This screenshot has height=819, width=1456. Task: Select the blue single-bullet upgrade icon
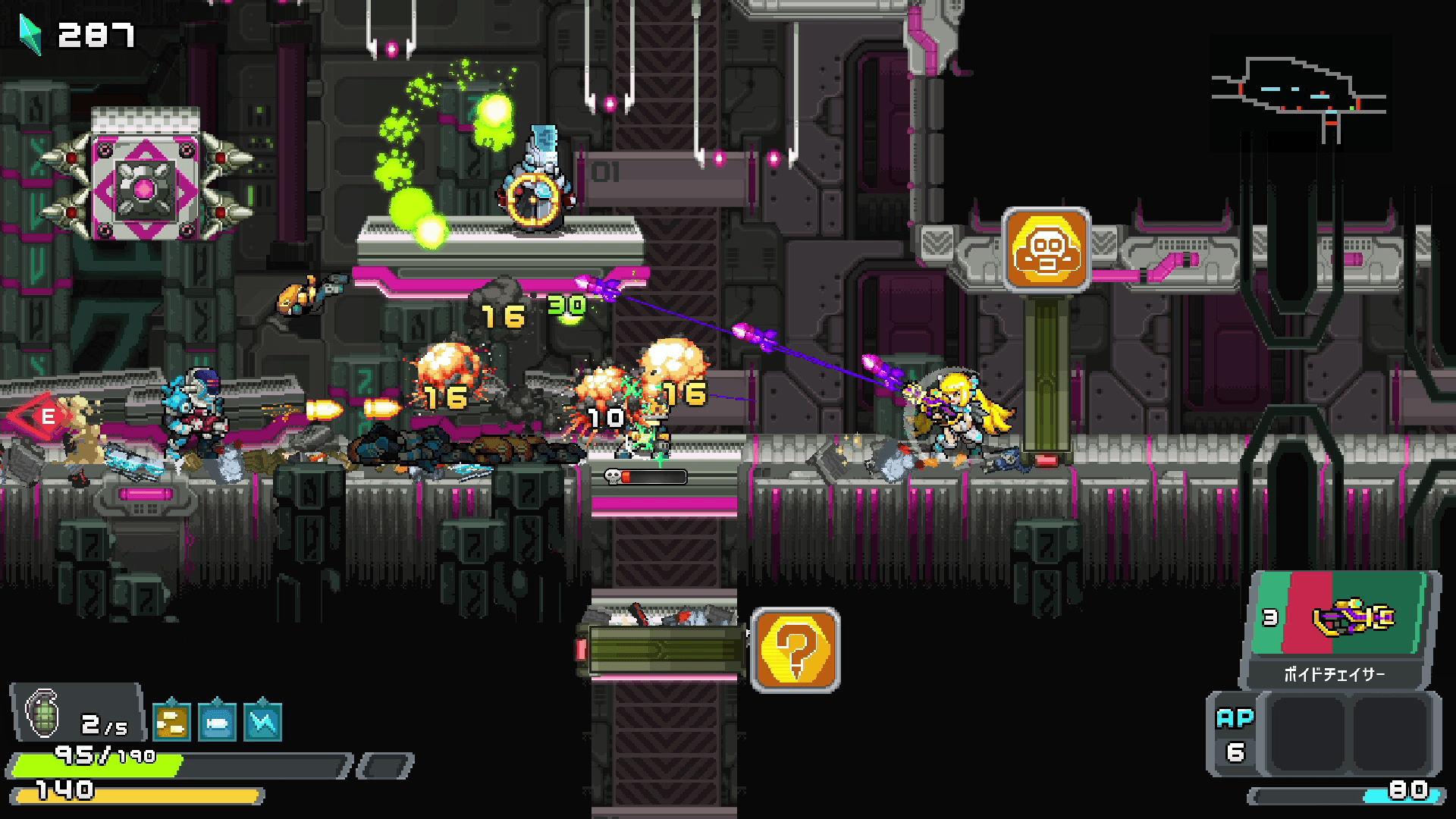coord(217,722)
